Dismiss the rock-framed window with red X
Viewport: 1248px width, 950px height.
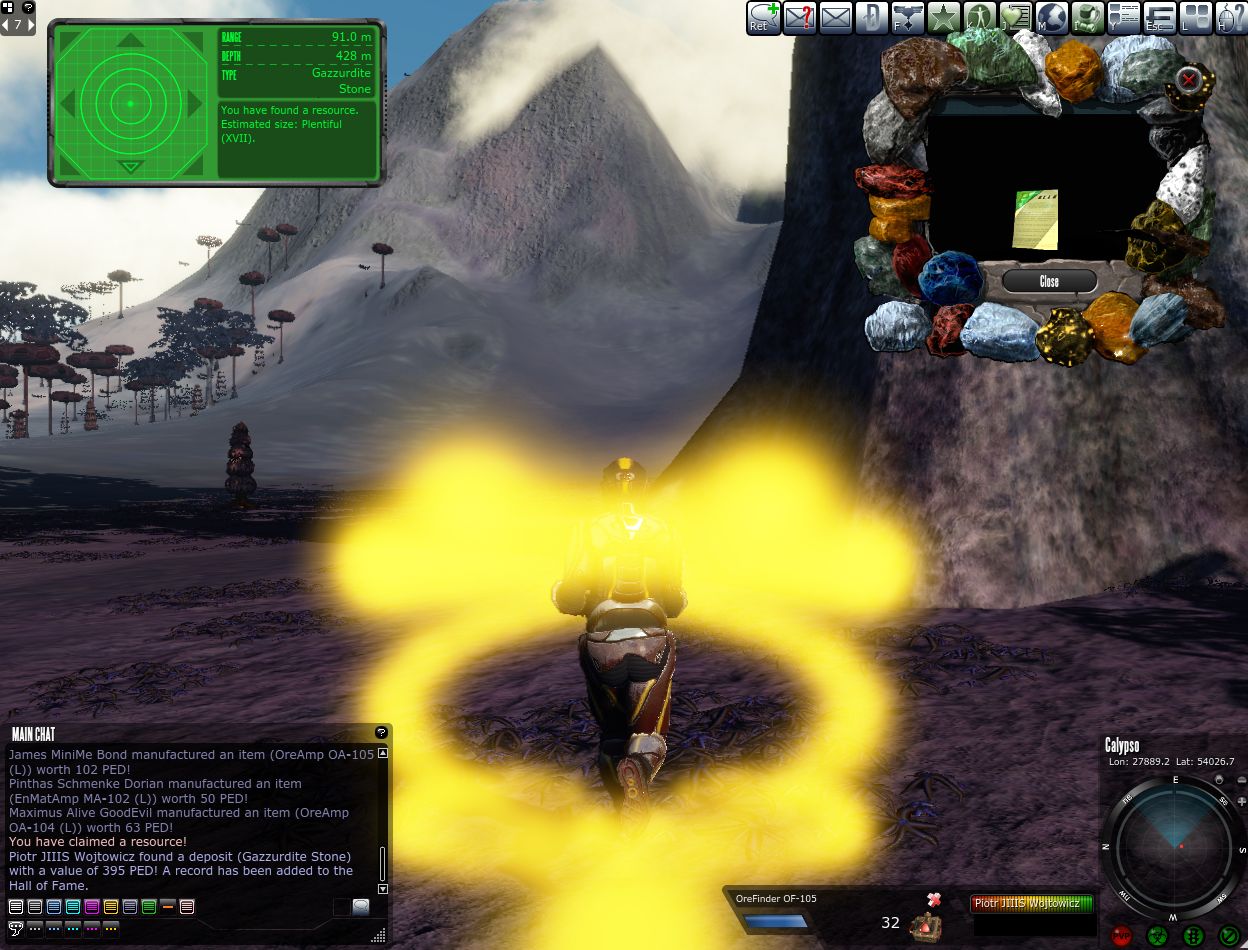click(x=1188, y=79)
